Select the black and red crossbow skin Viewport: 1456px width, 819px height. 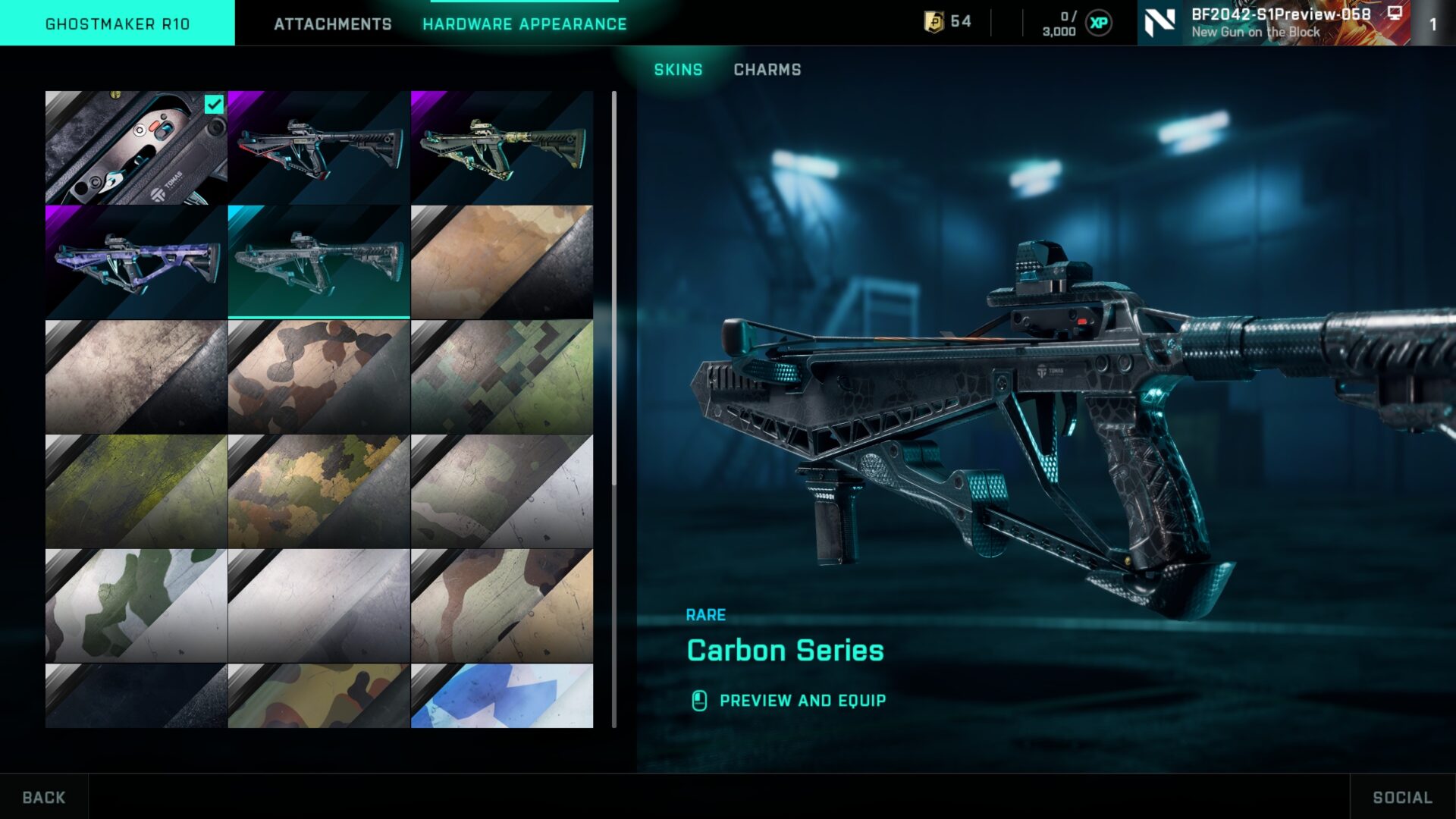318,148
